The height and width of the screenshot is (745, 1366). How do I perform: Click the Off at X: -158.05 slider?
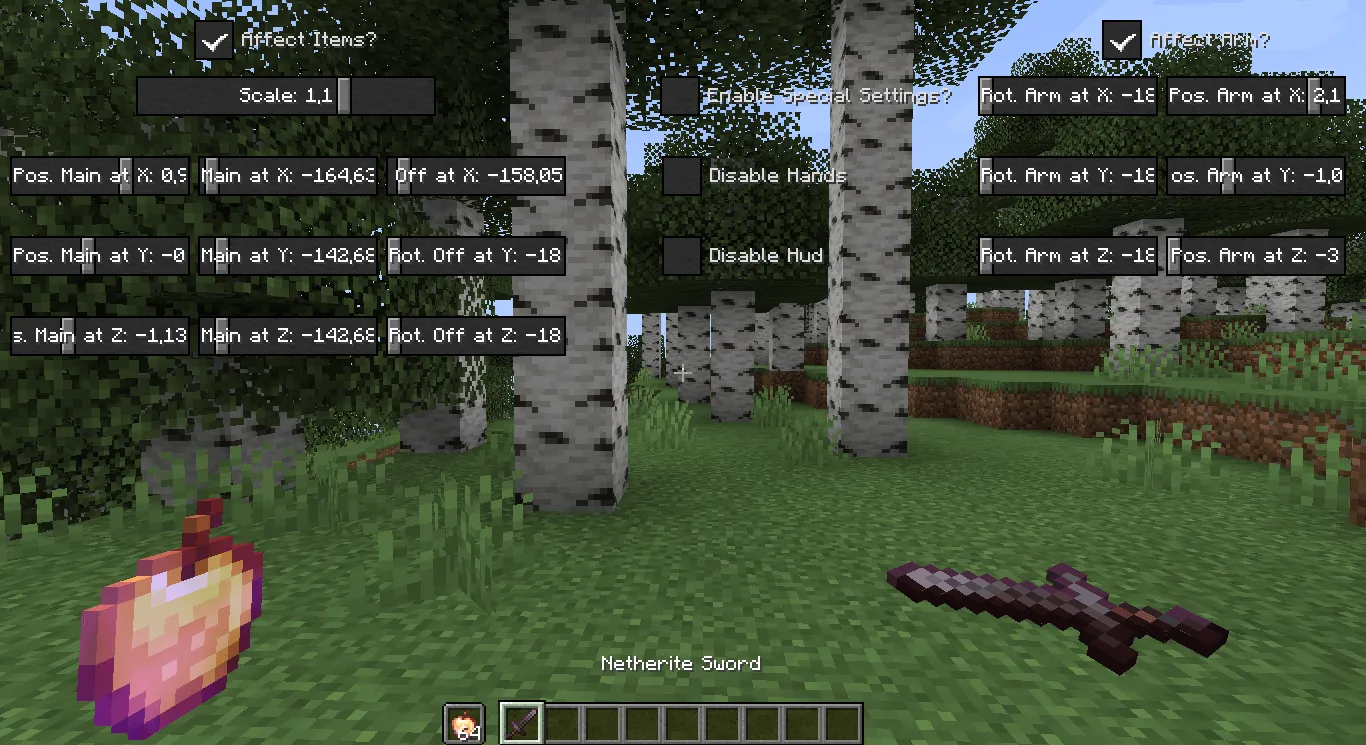click(x=477, y=175)
